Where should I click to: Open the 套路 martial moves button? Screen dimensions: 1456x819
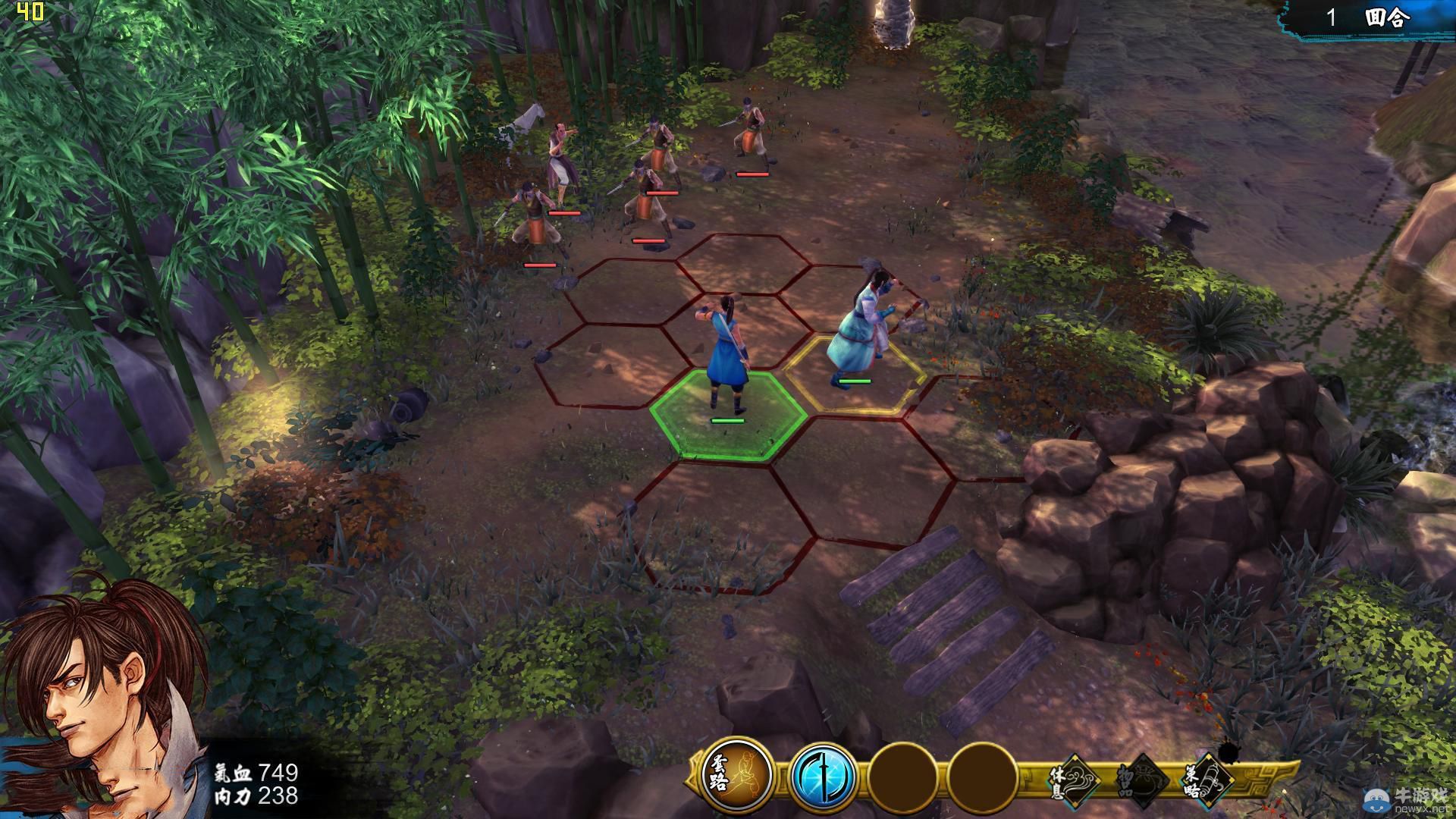pyautogui.click(x=736, y=777)
